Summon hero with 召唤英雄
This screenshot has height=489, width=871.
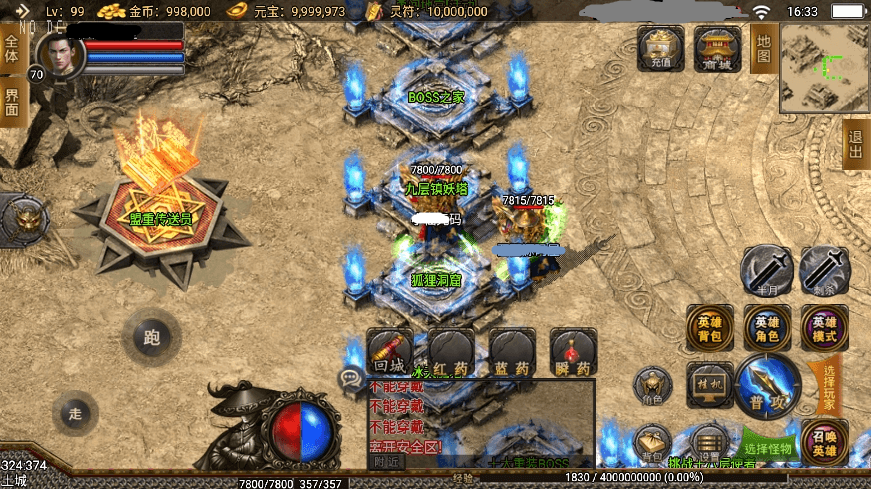click(x=824, y=443)
